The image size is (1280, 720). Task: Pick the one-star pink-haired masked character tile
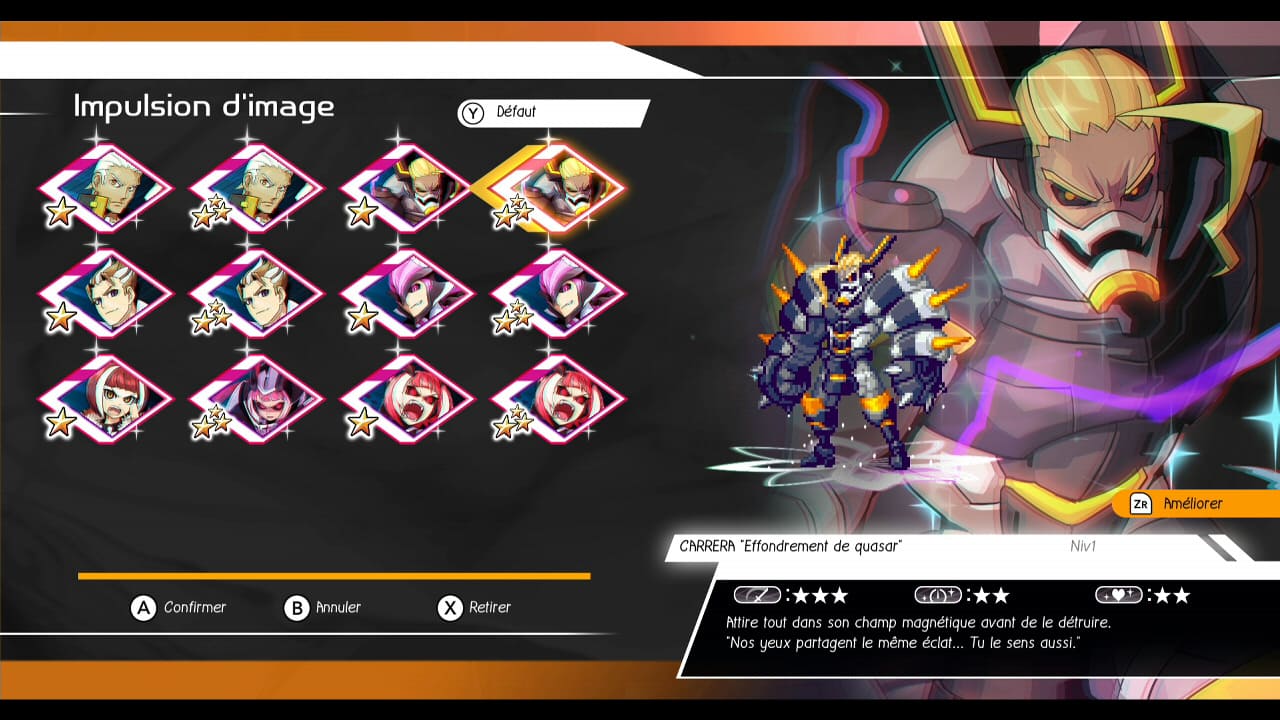pos(407,294)
